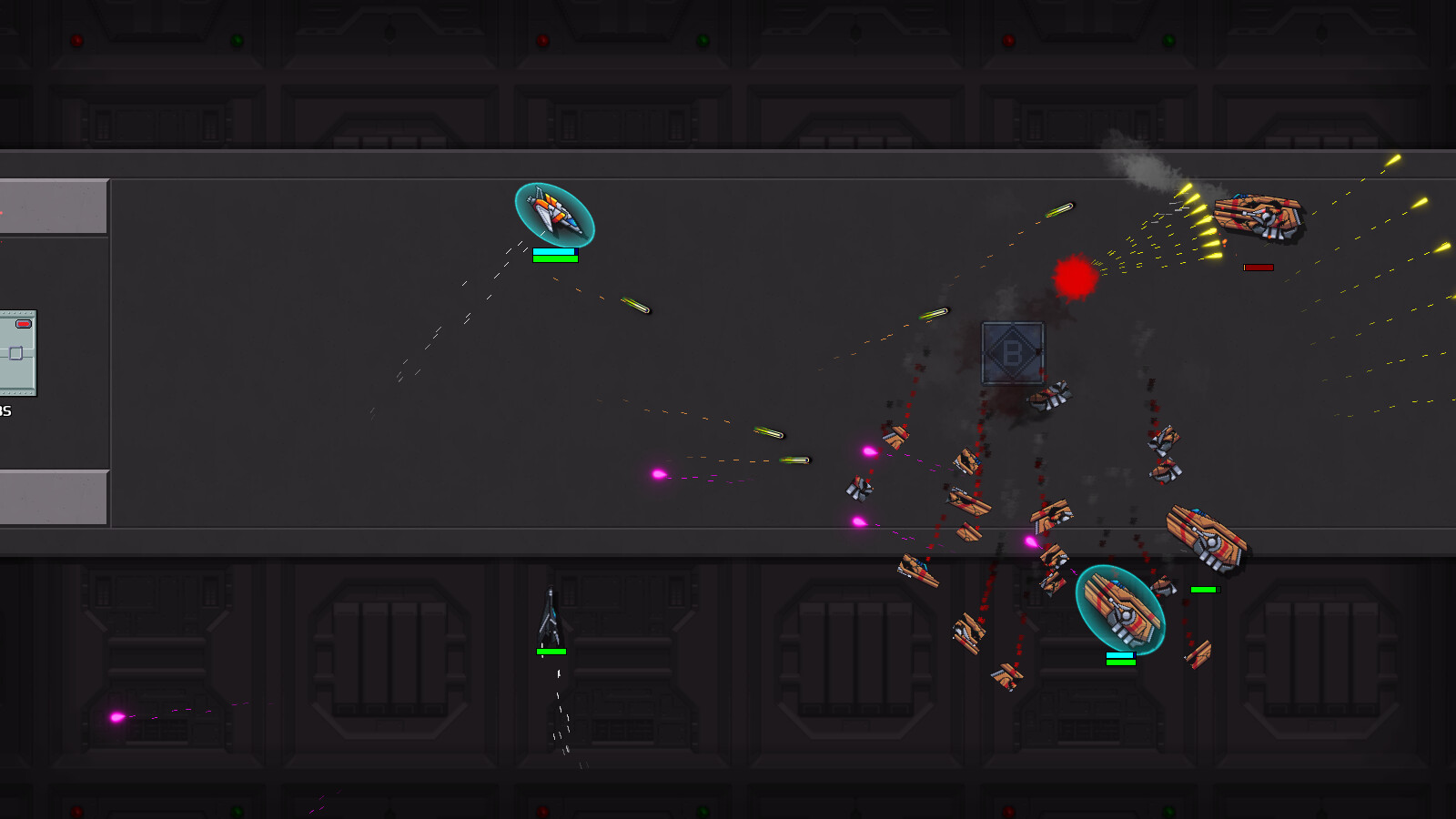Click the green health bar under the top ship

[x=553, y=258]
